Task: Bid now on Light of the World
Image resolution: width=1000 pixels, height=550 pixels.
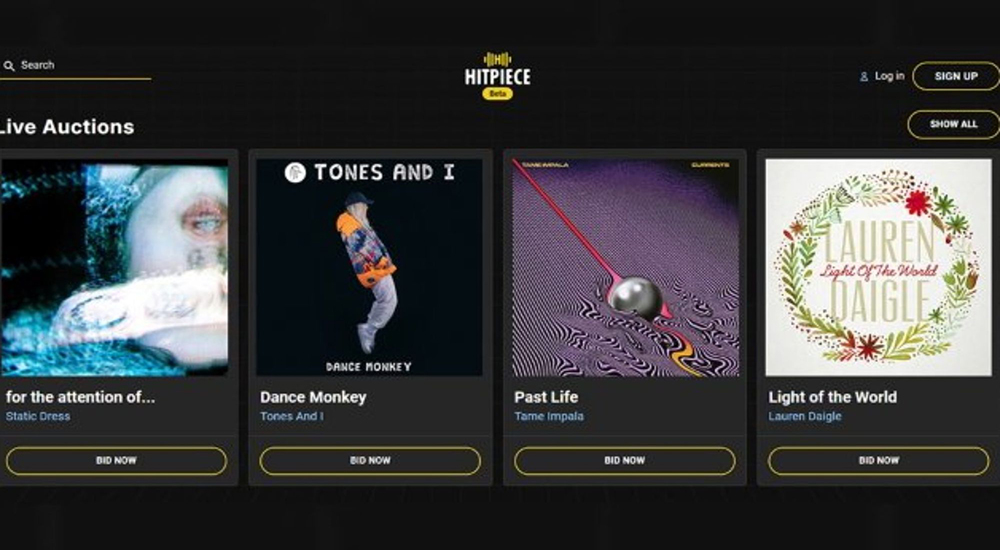Action: [878, 461]
